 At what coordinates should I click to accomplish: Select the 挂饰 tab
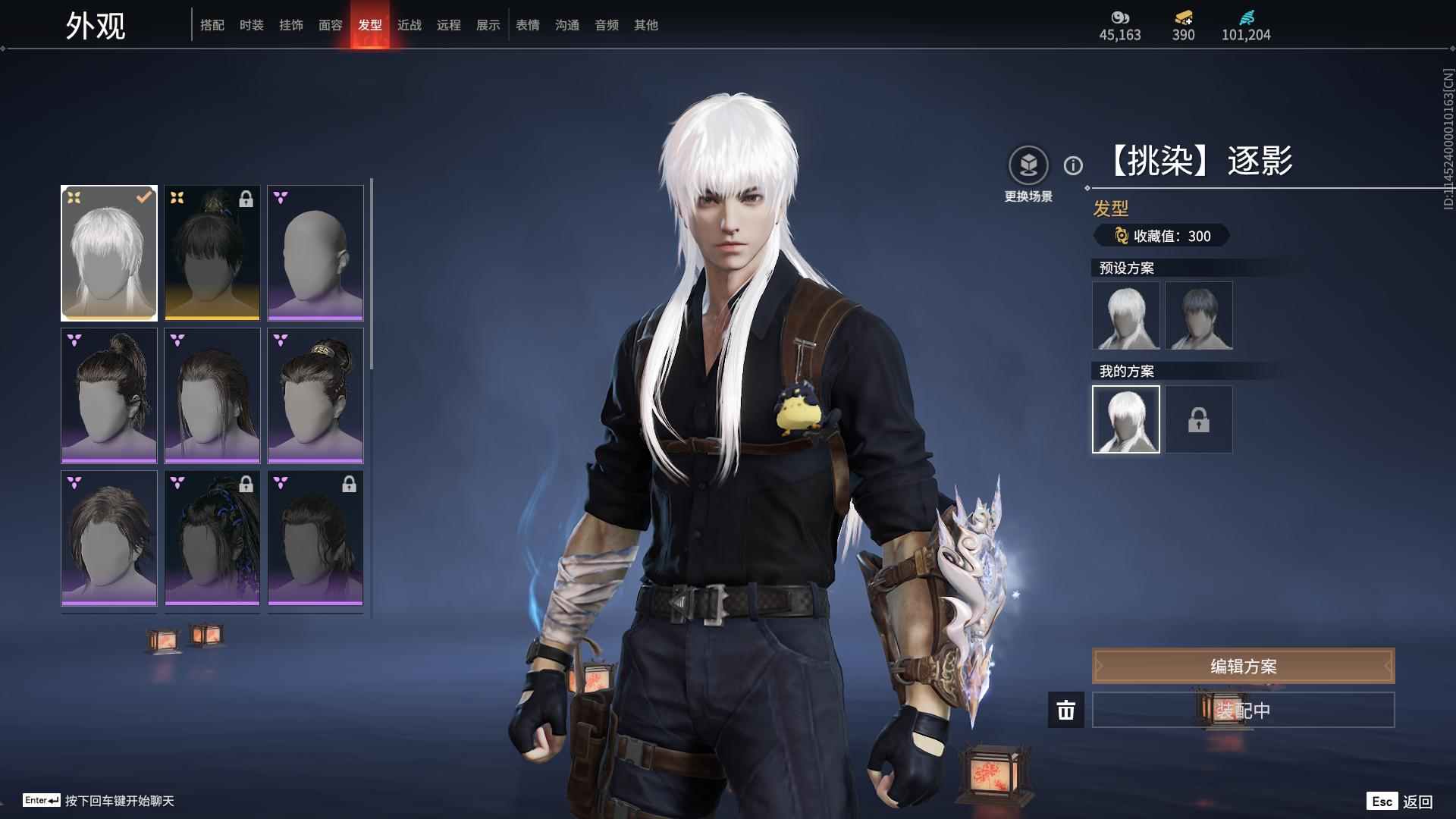(290, 25)
